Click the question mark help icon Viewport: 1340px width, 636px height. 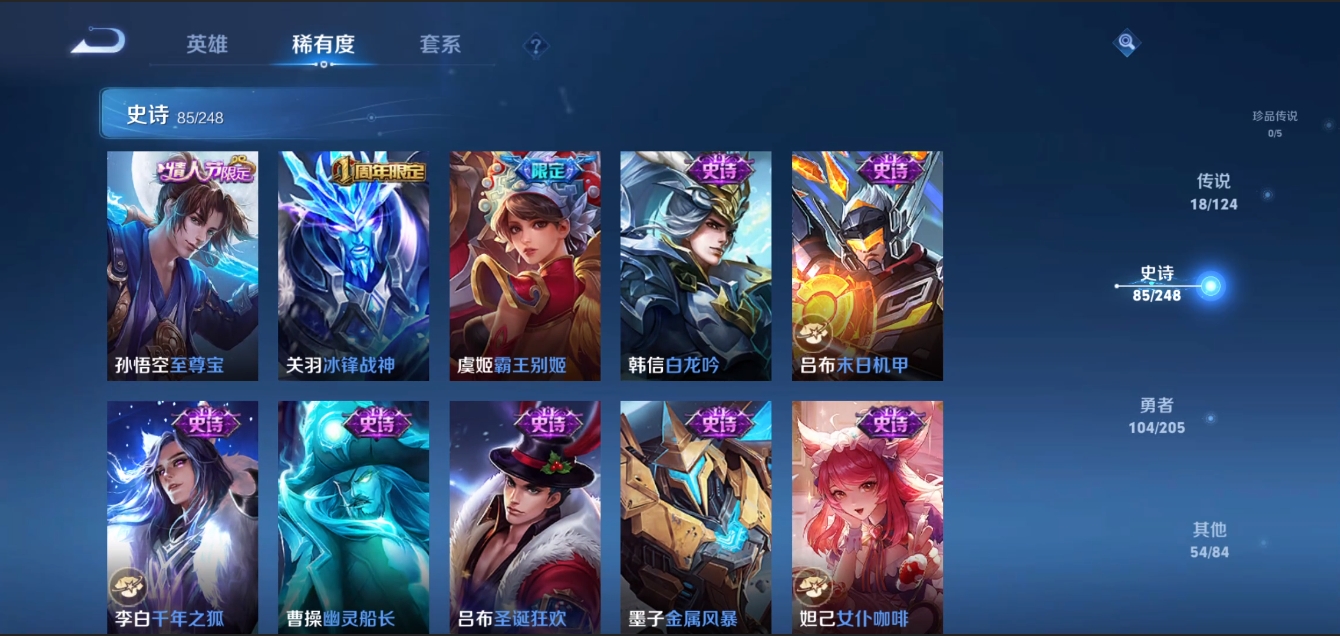click(x=536, y=46)
